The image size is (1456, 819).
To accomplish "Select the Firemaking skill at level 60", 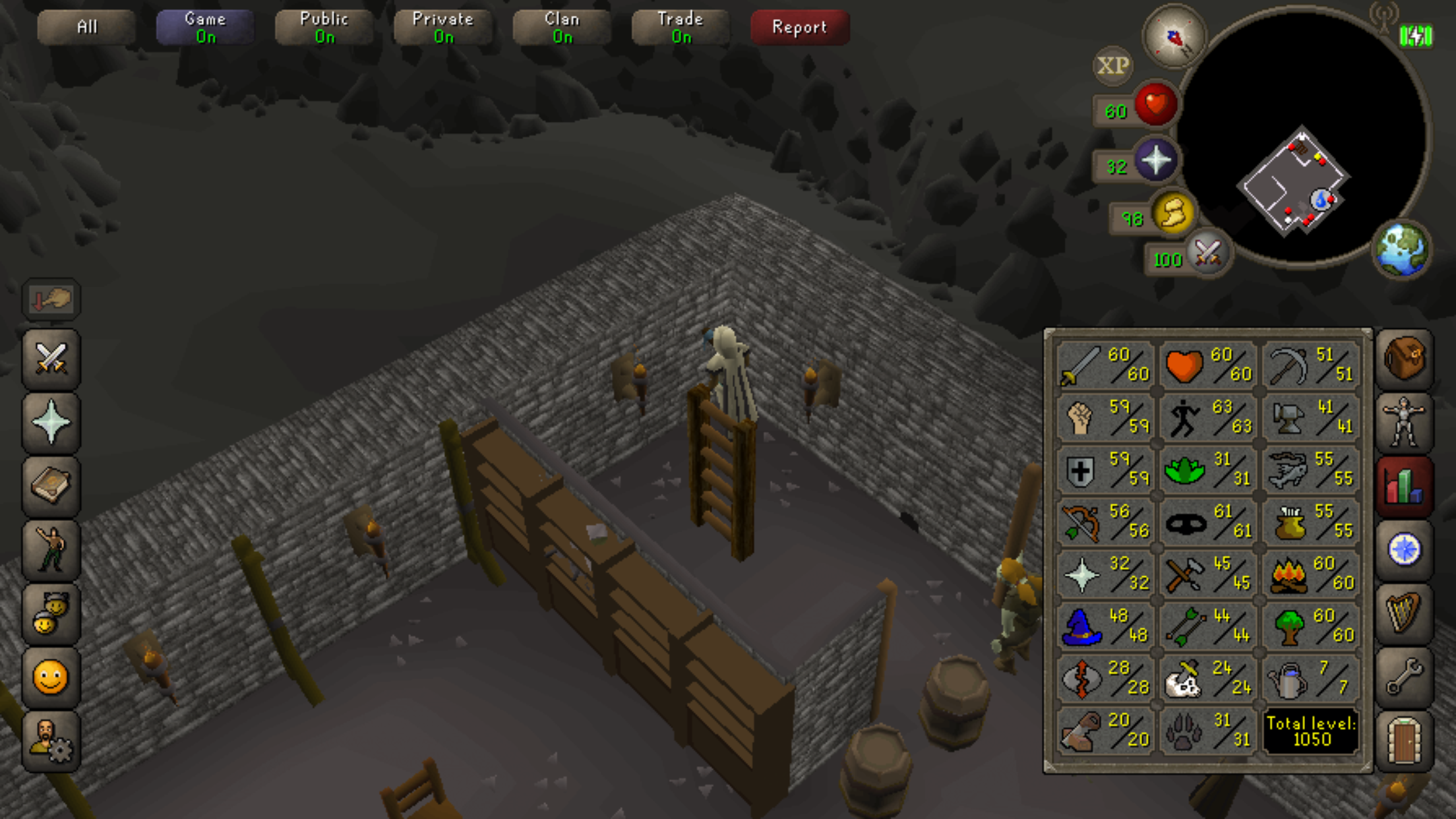I will (x=1311, y=573).
